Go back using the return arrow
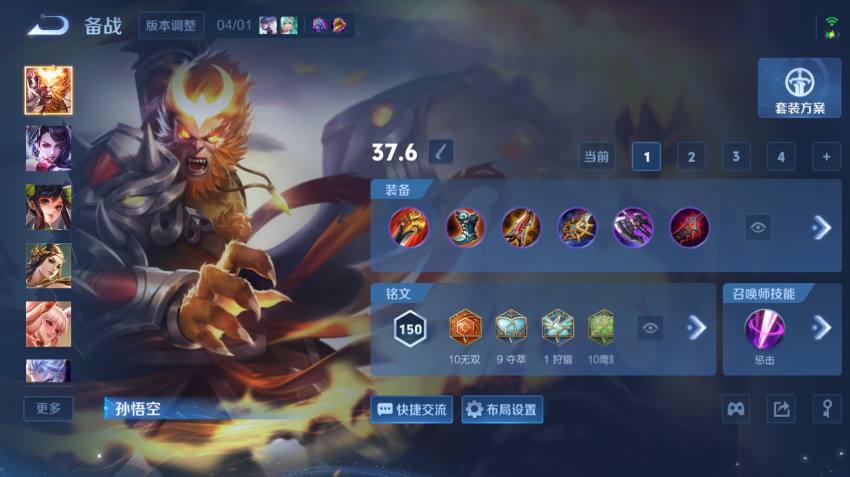 47,26
